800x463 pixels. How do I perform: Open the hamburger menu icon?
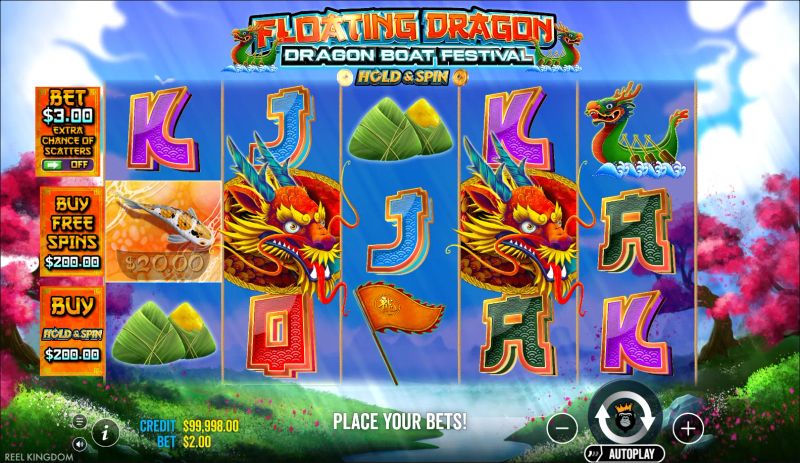tap(80, 422)
